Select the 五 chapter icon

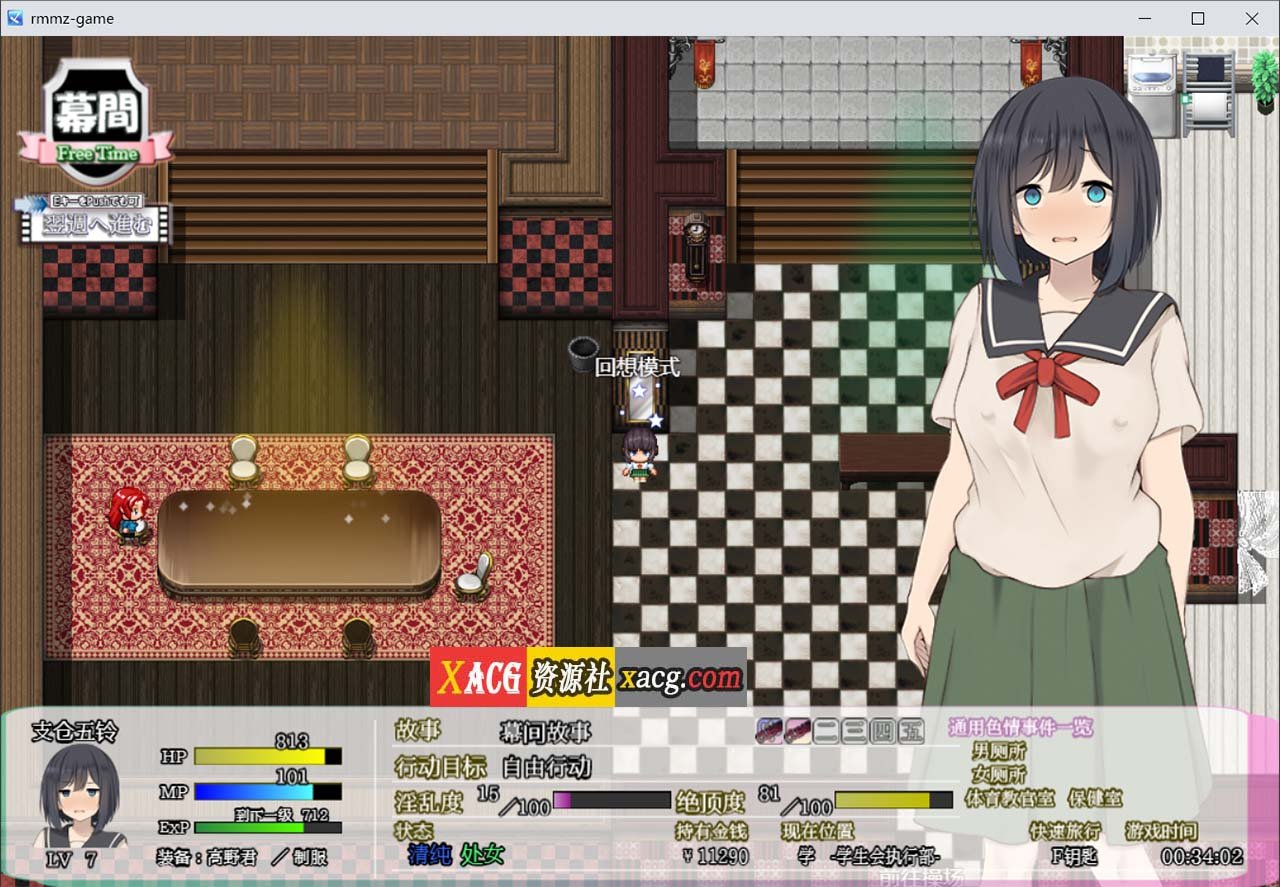click(x=911, y=731)
